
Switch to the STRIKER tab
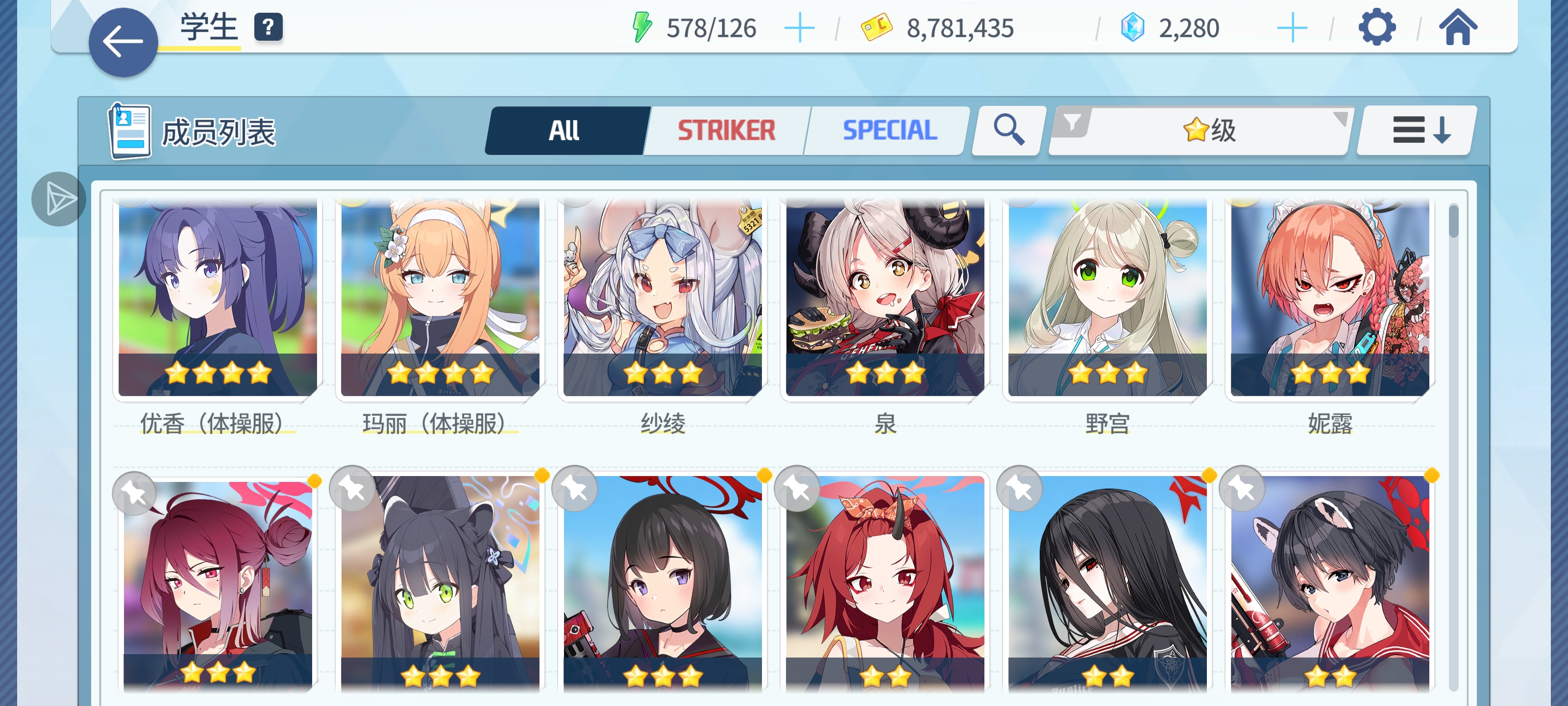pyautogui.click(x=727, y=130)
